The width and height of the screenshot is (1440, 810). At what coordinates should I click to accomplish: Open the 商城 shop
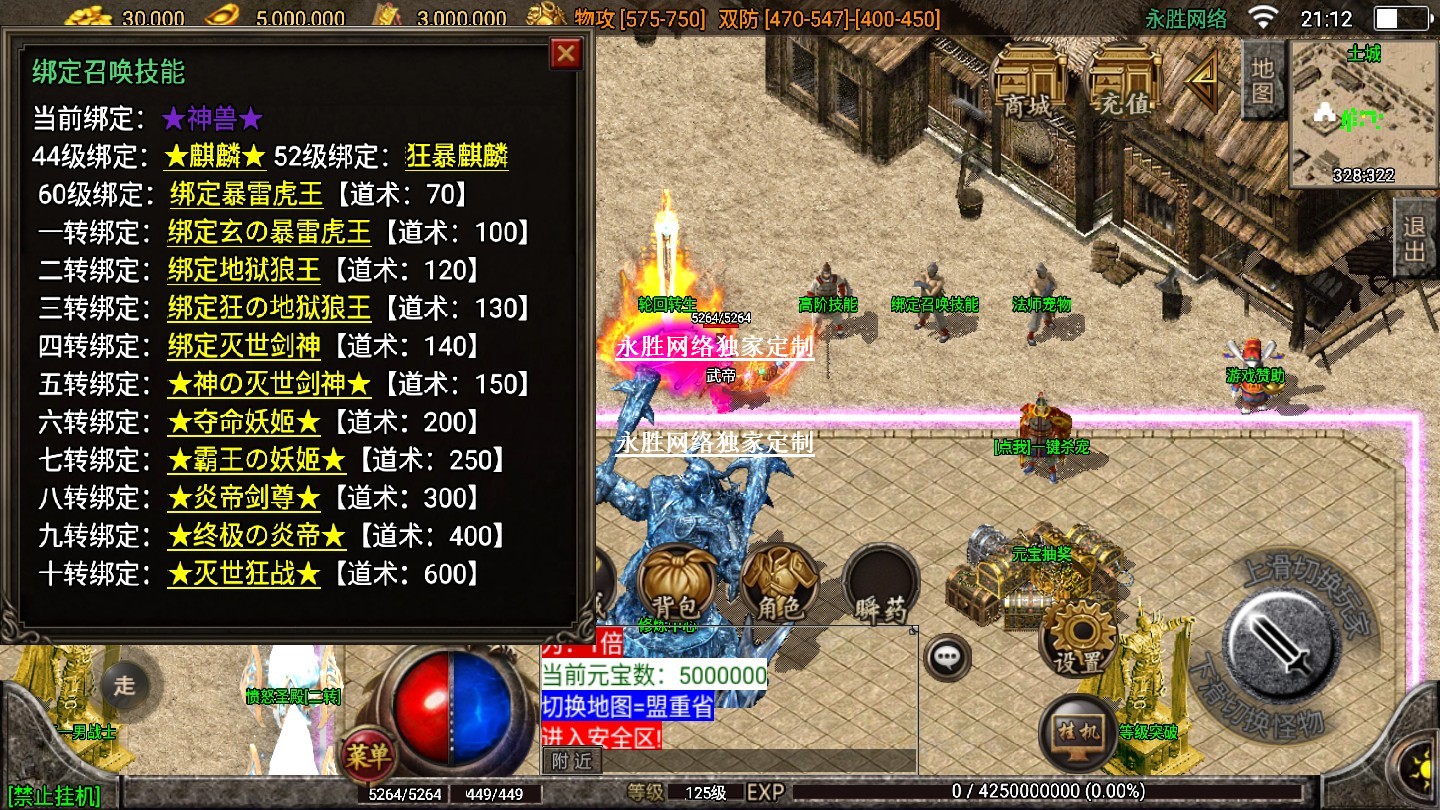[x=1027, y=79]
